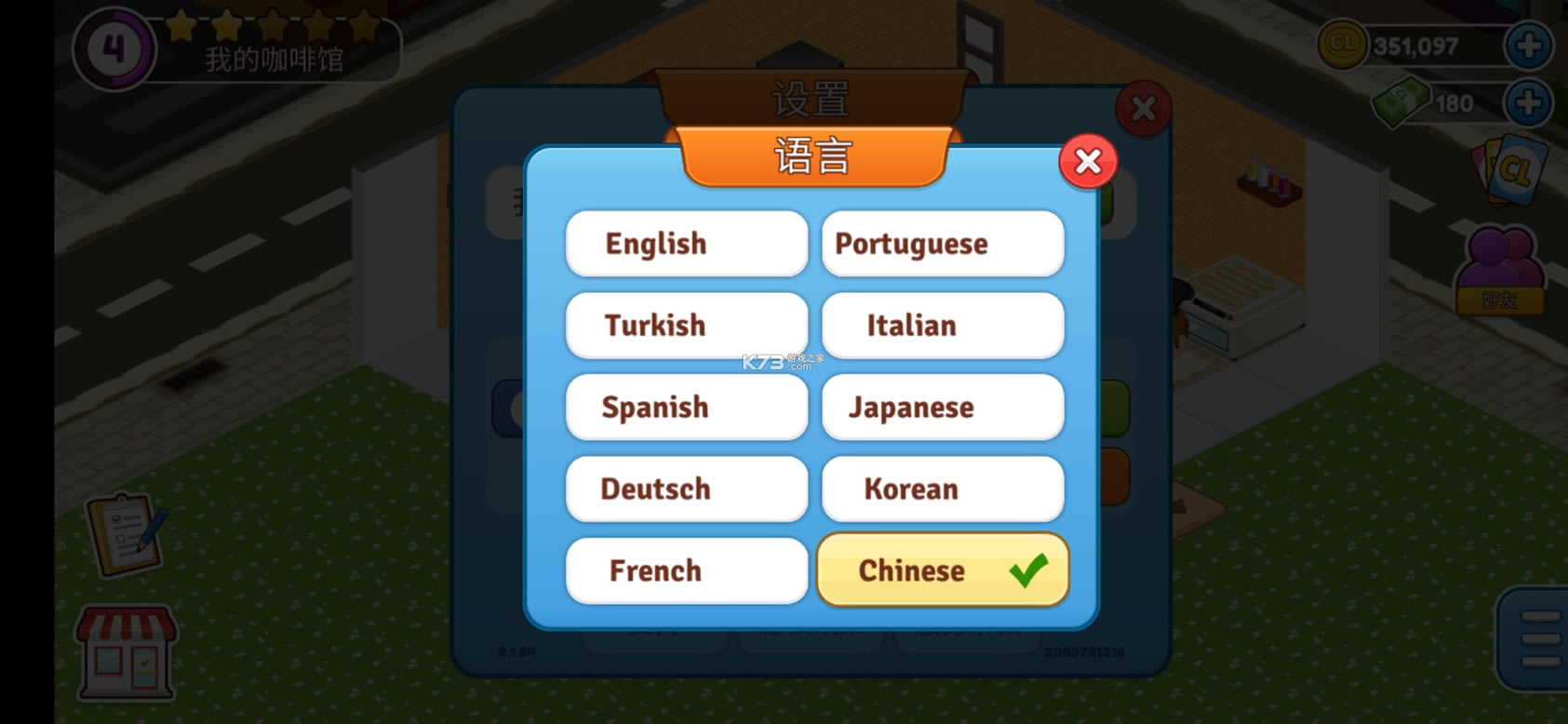Set the language to Spanish
Image resolution: width=1568 pixels, height=724 pixels.
(x=686, y=408)
